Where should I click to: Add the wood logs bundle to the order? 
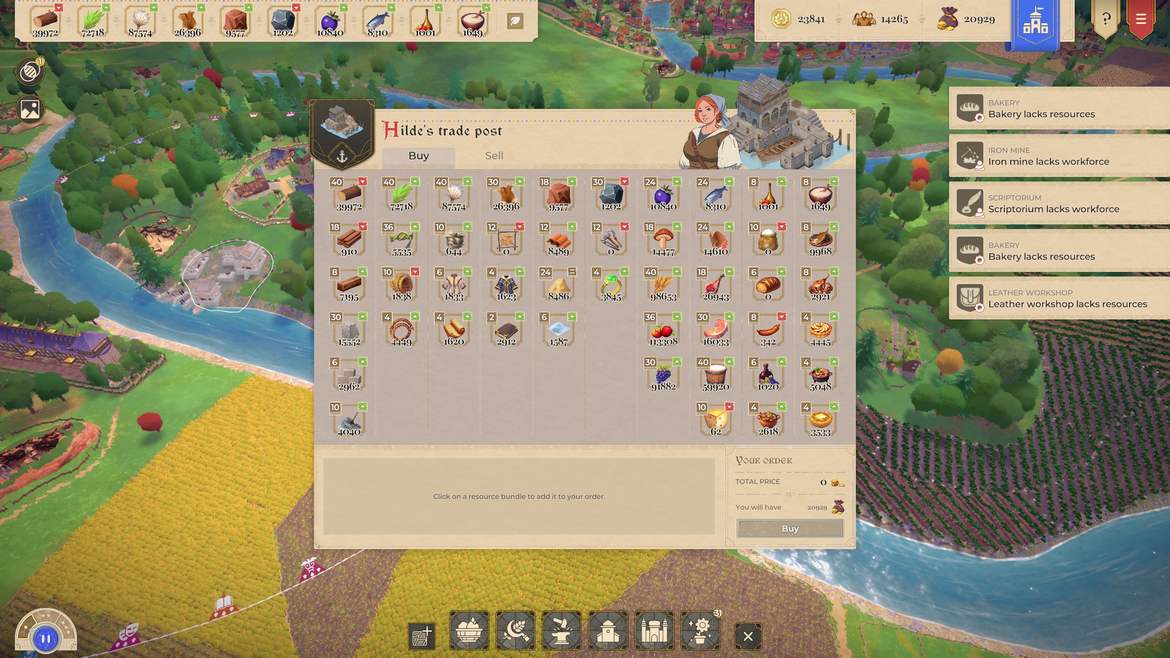[349, 195]
